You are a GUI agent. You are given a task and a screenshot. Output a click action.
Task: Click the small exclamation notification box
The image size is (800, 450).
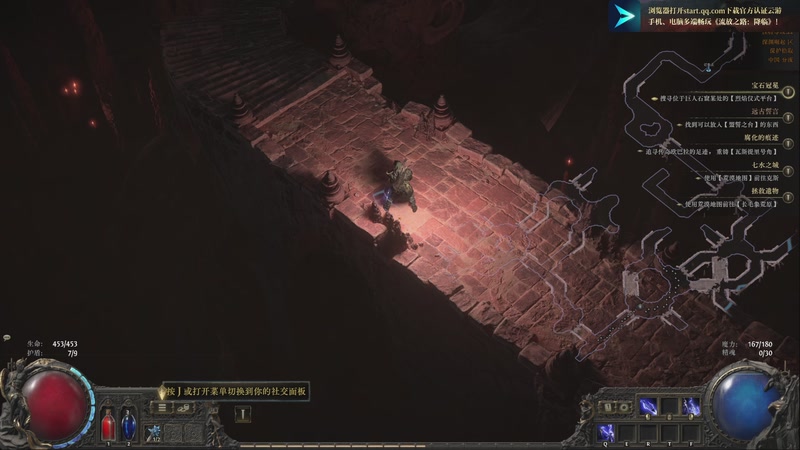(x=243, y=413)
